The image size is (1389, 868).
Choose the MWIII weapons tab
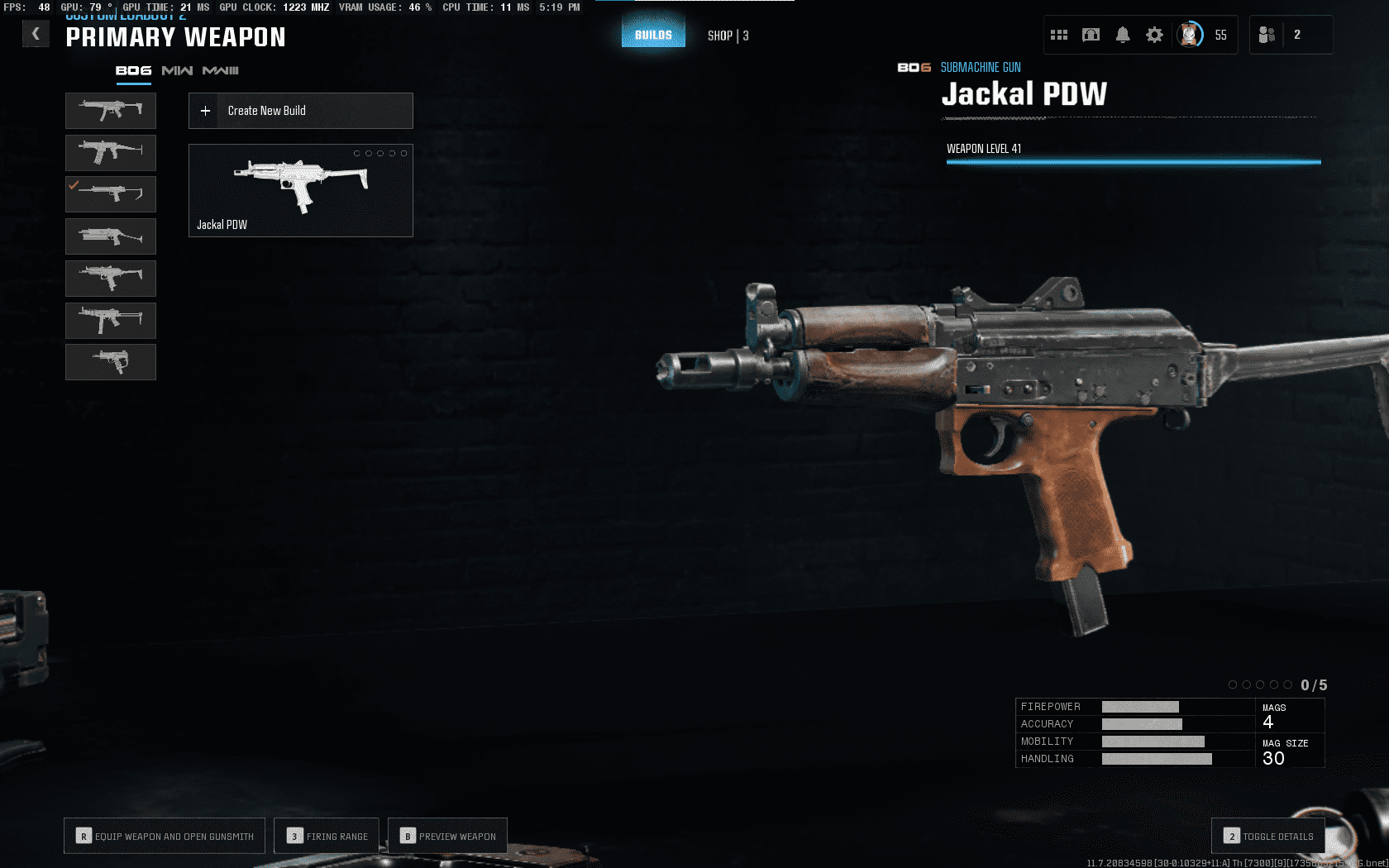pyautogui.click(x=221, y=71)
